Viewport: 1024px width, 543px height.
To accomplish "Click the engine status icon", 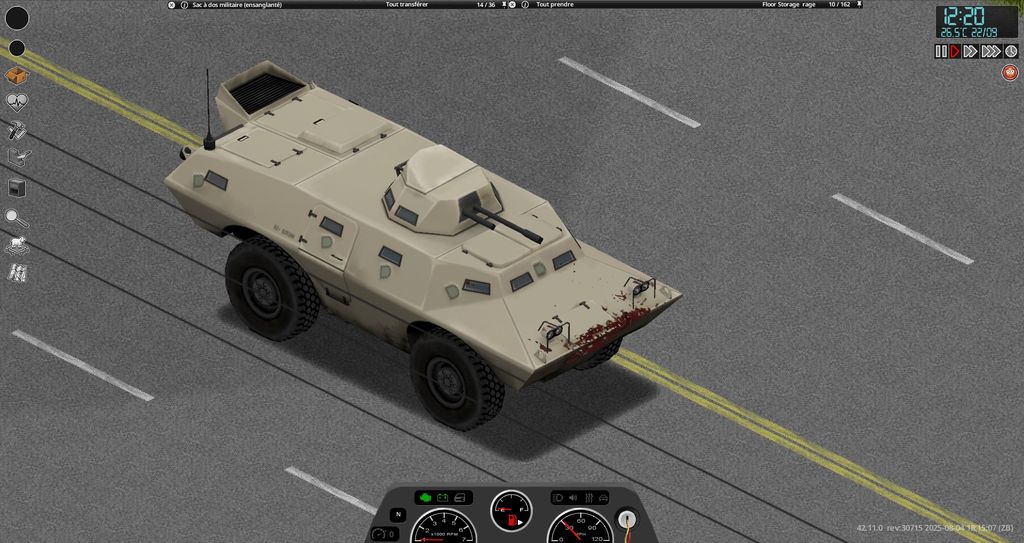I will (425, 497).
